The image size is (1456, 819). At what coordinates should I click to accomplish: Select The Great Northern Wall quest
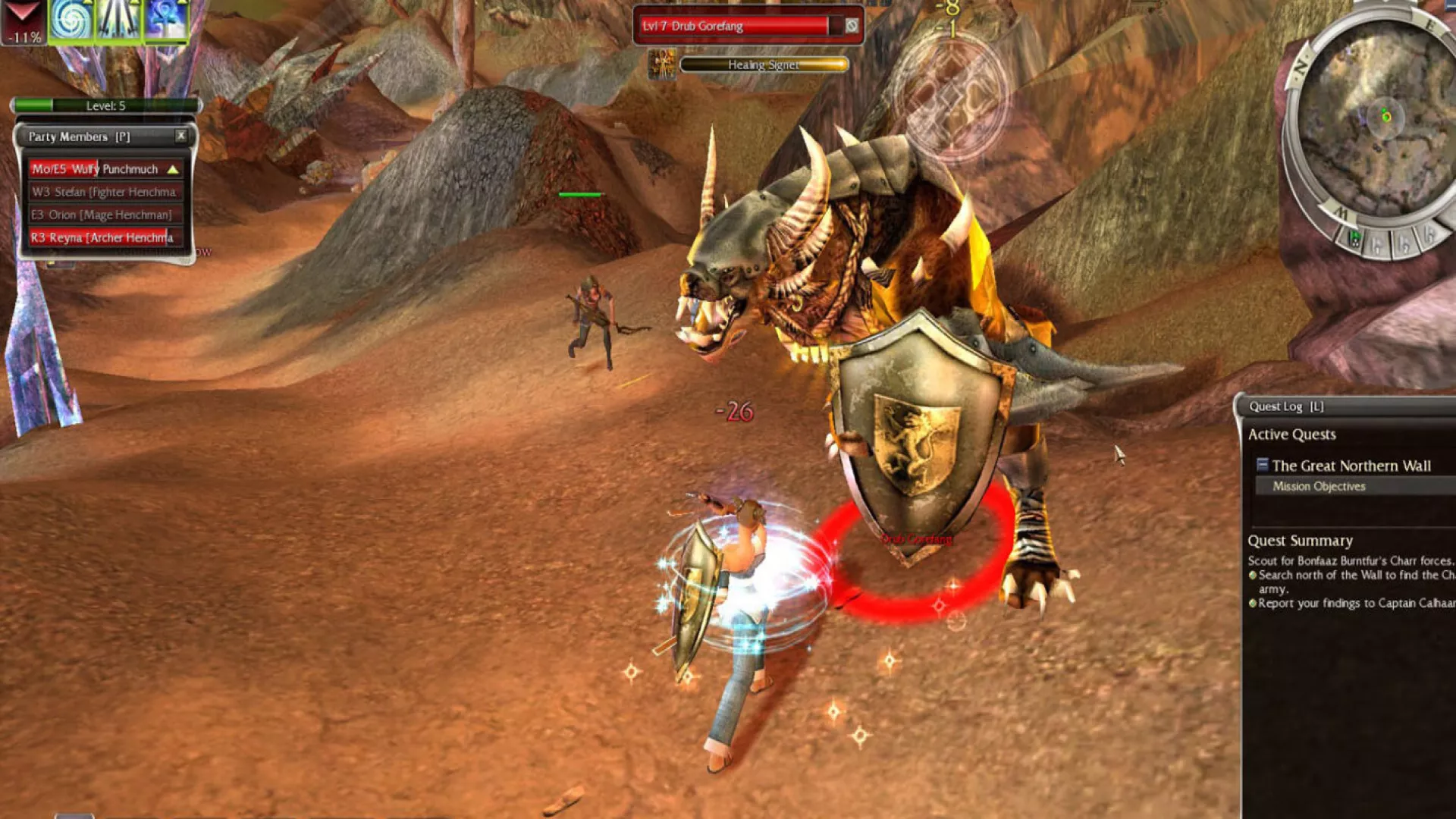(1351, 466)
